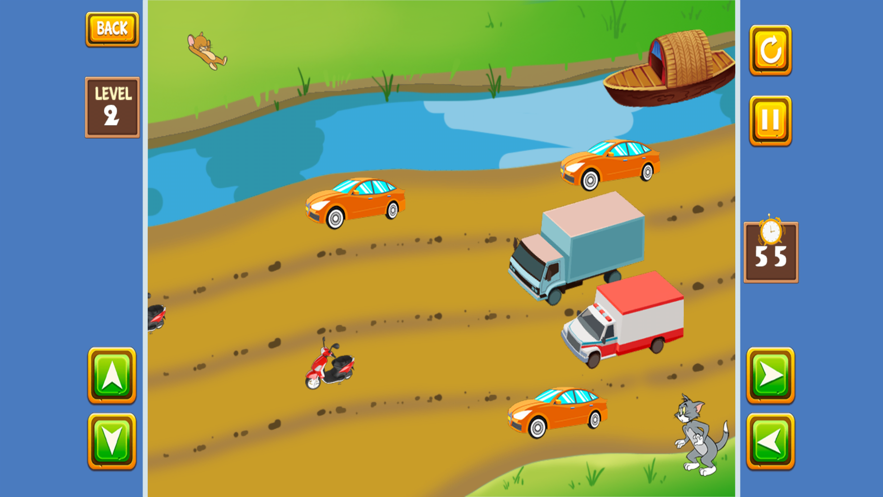This screenshot has width=883, height=497.
Task: Move up with the green up arrow
Action: click(112, 376)
